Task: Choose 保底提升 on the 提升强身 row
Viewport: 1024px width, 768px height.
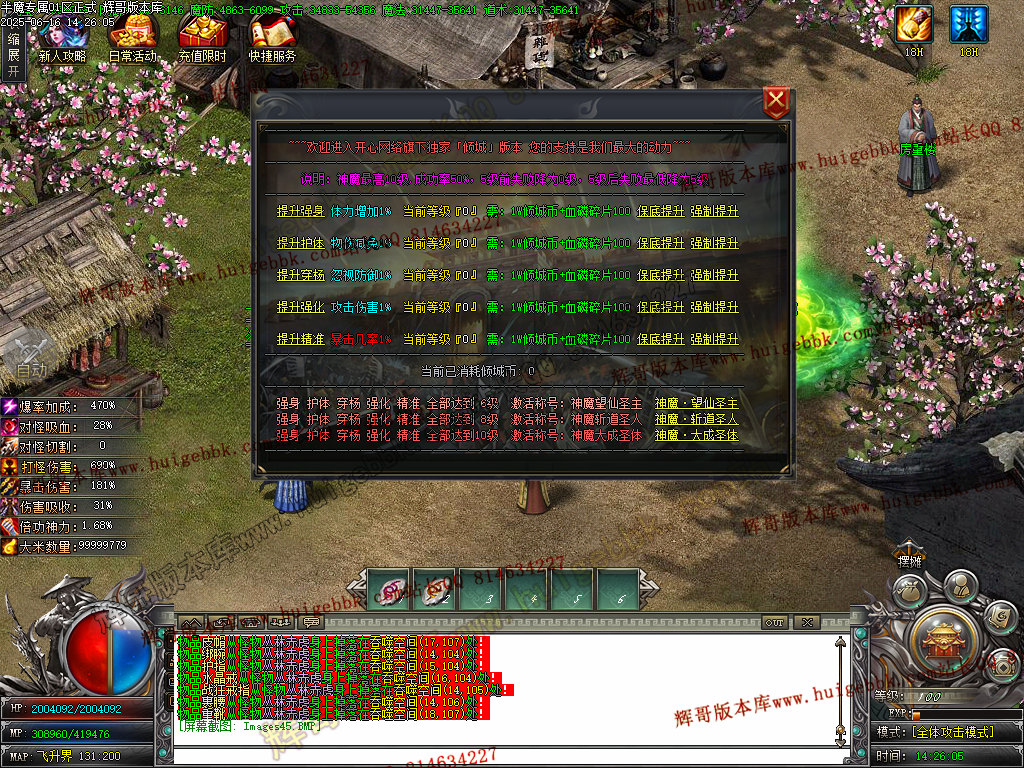Action: [x=661, y=211]
